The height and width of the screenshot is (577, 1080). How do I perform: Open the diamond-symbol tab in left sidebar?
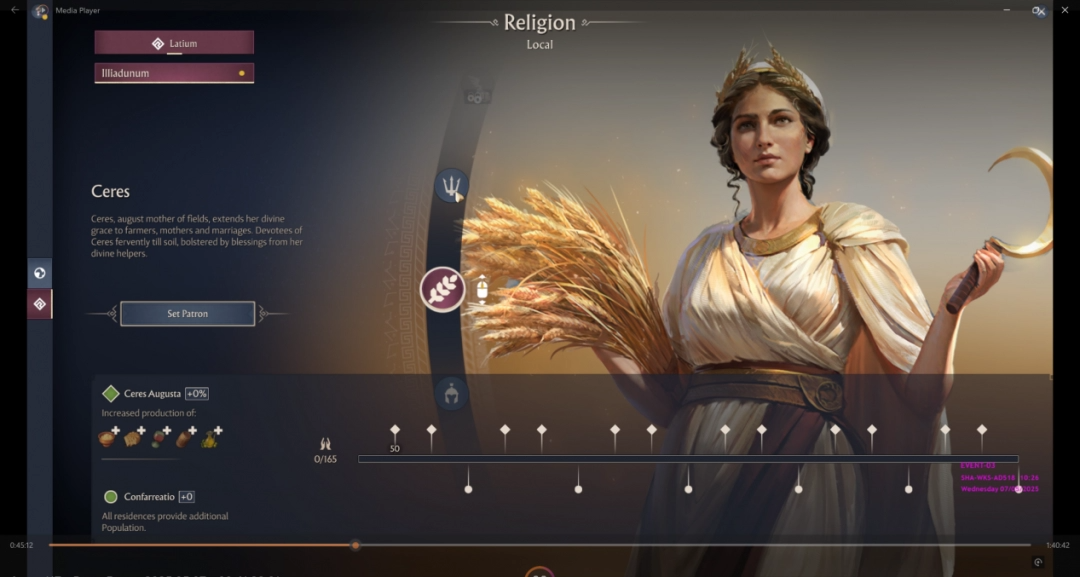click(x=40, y=304)
